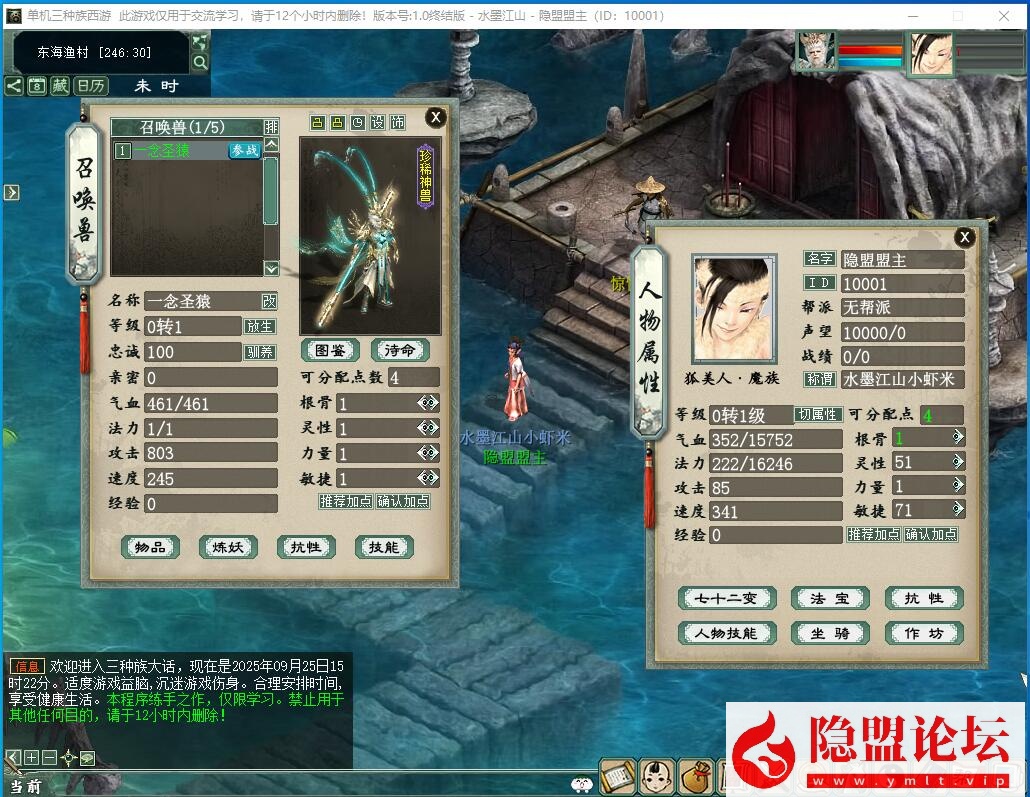Open the 日历 calendar button

point(92,86)
